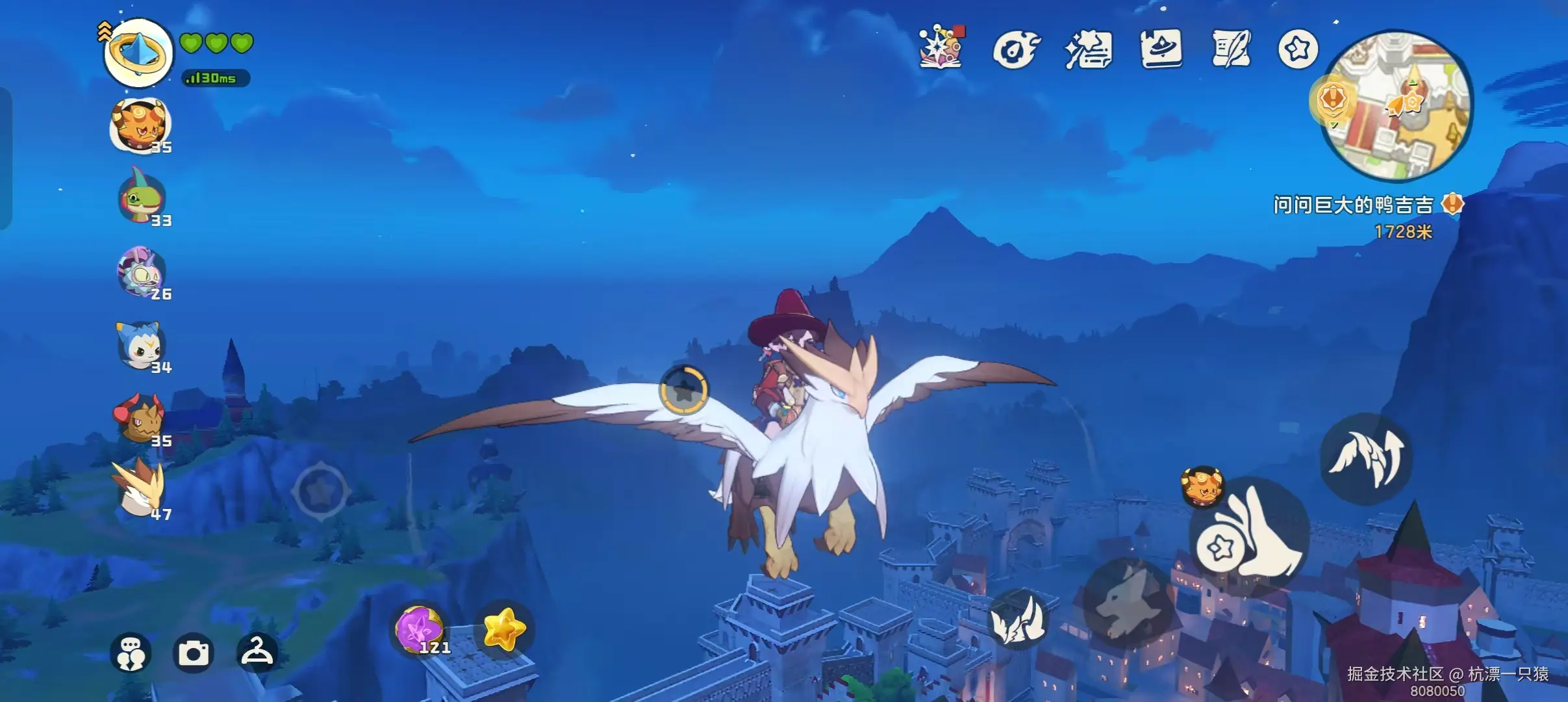This screenshot has width=1568, height=702.
Task: Open the player avatar profile
Action: pos(138,53)
